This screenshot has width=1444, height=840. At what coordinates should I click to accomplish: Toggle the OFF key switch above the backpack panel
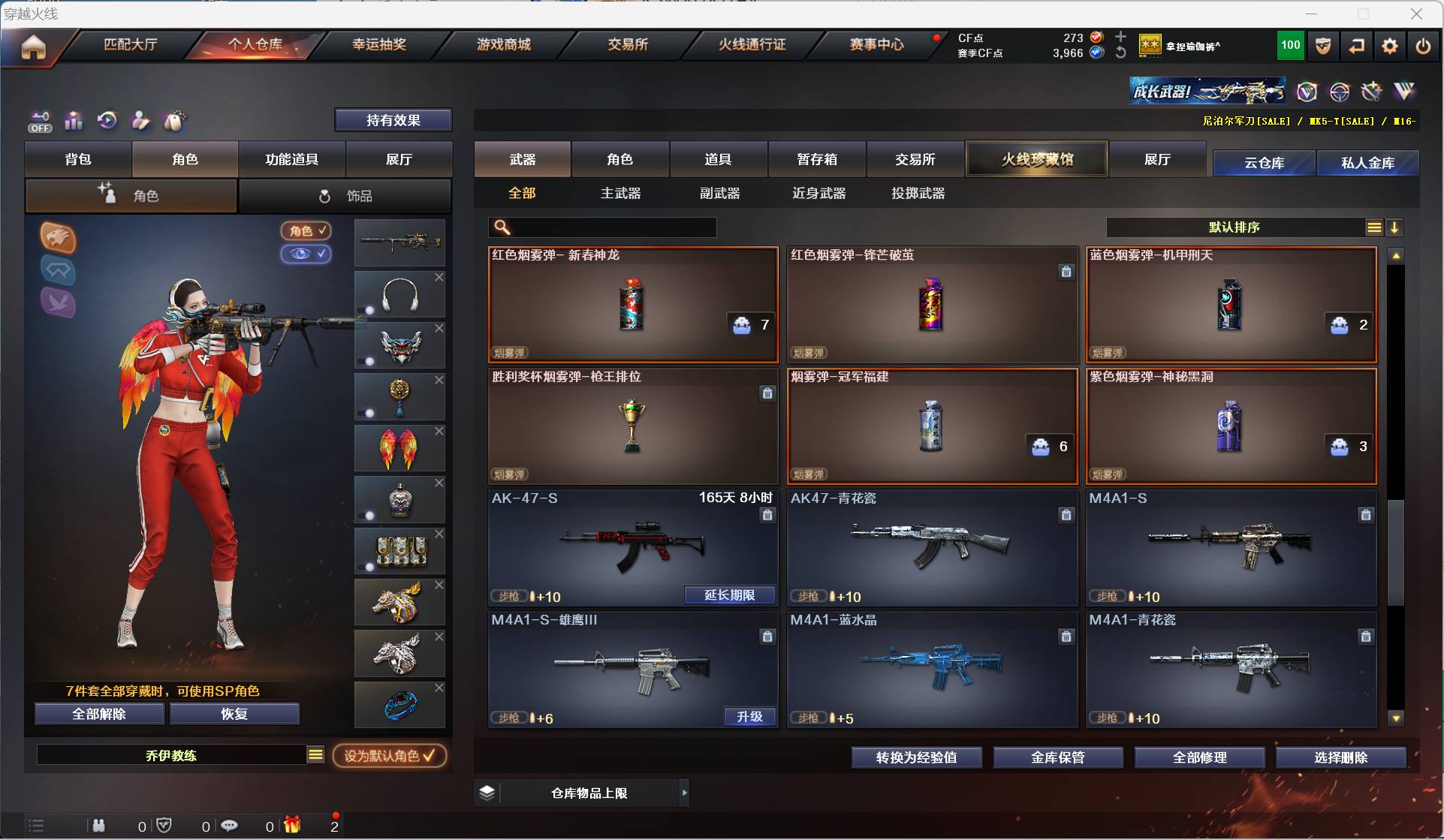tap(39, 121)
